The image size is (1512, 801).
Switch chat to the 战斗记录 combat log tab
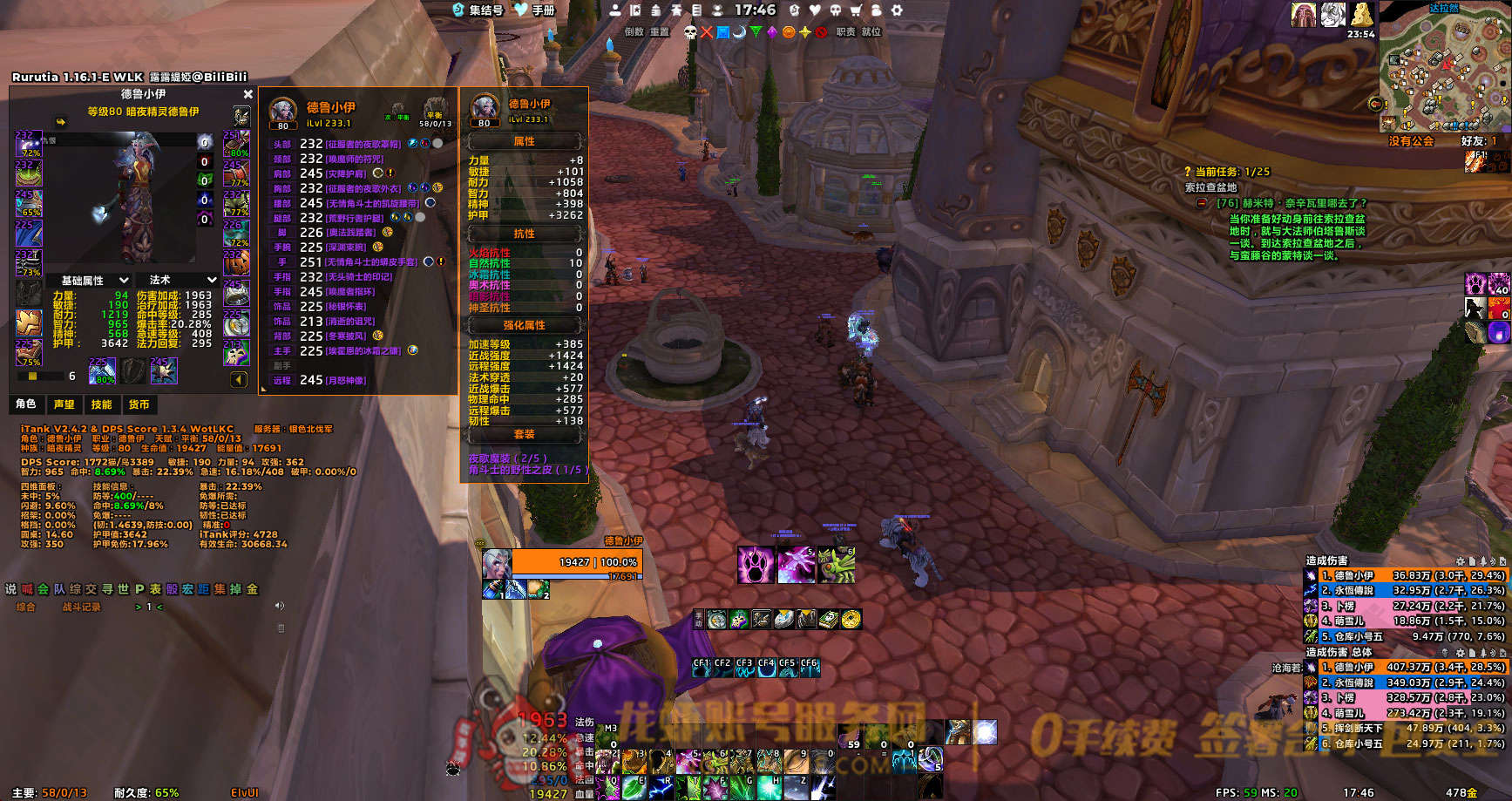coord(81,608)
